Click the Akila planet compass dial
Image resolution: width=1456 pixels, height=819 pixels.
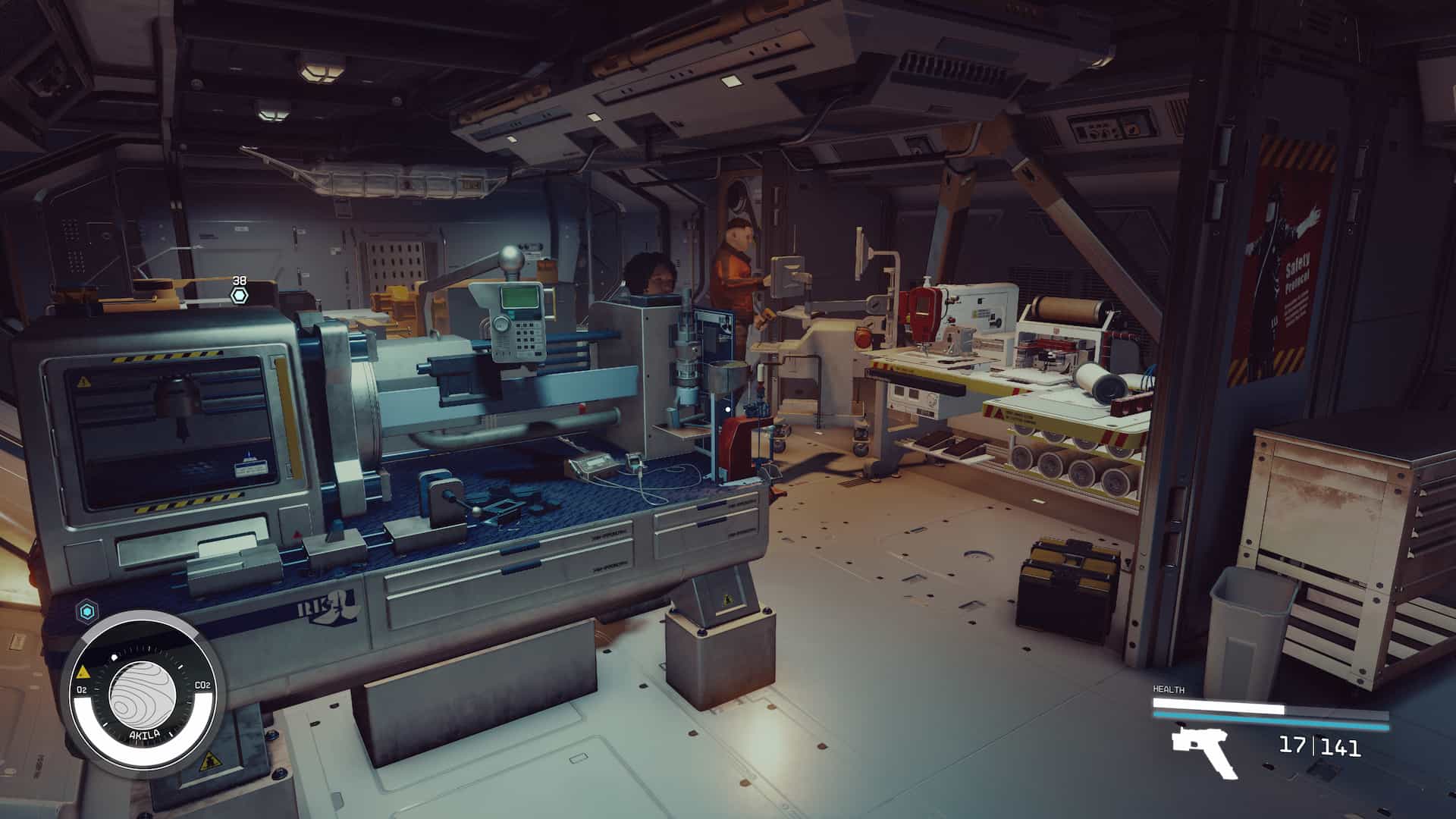click(143, 695)
